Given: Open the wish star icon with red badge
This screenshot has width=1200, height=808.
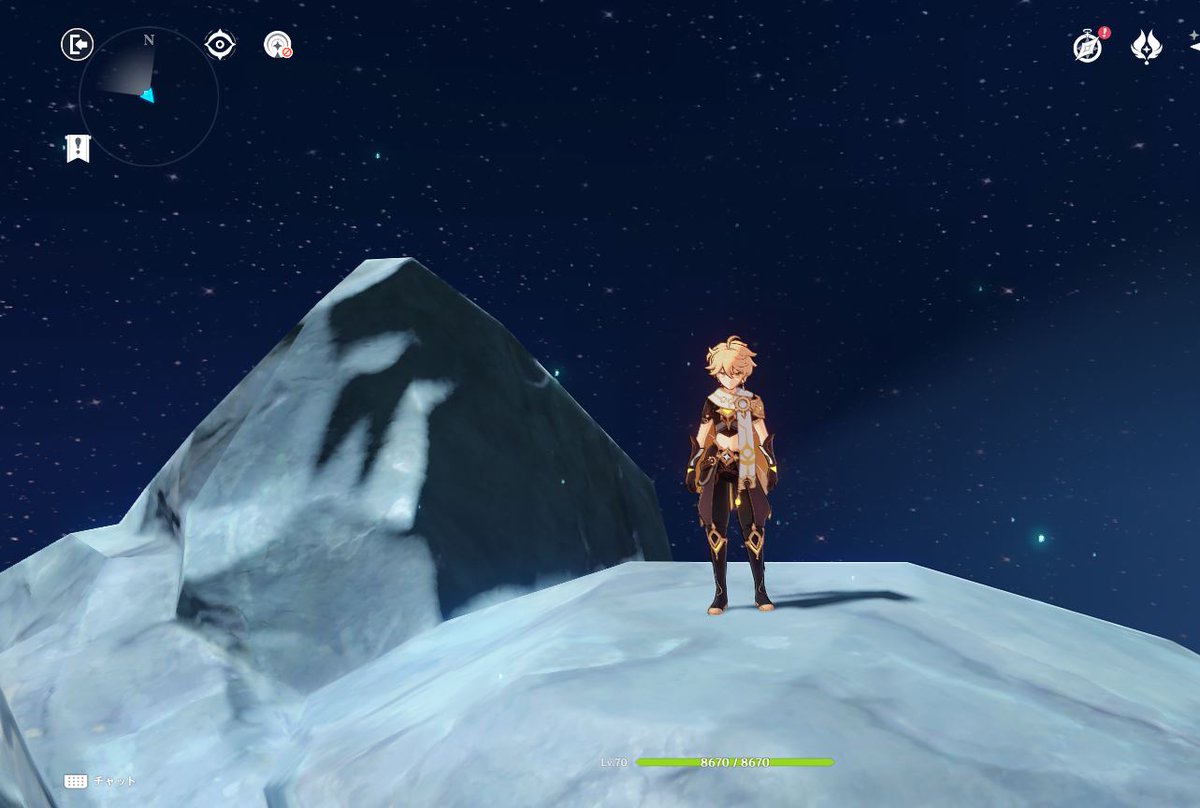Looking at the screenshot, I should [x=278, y=45].
